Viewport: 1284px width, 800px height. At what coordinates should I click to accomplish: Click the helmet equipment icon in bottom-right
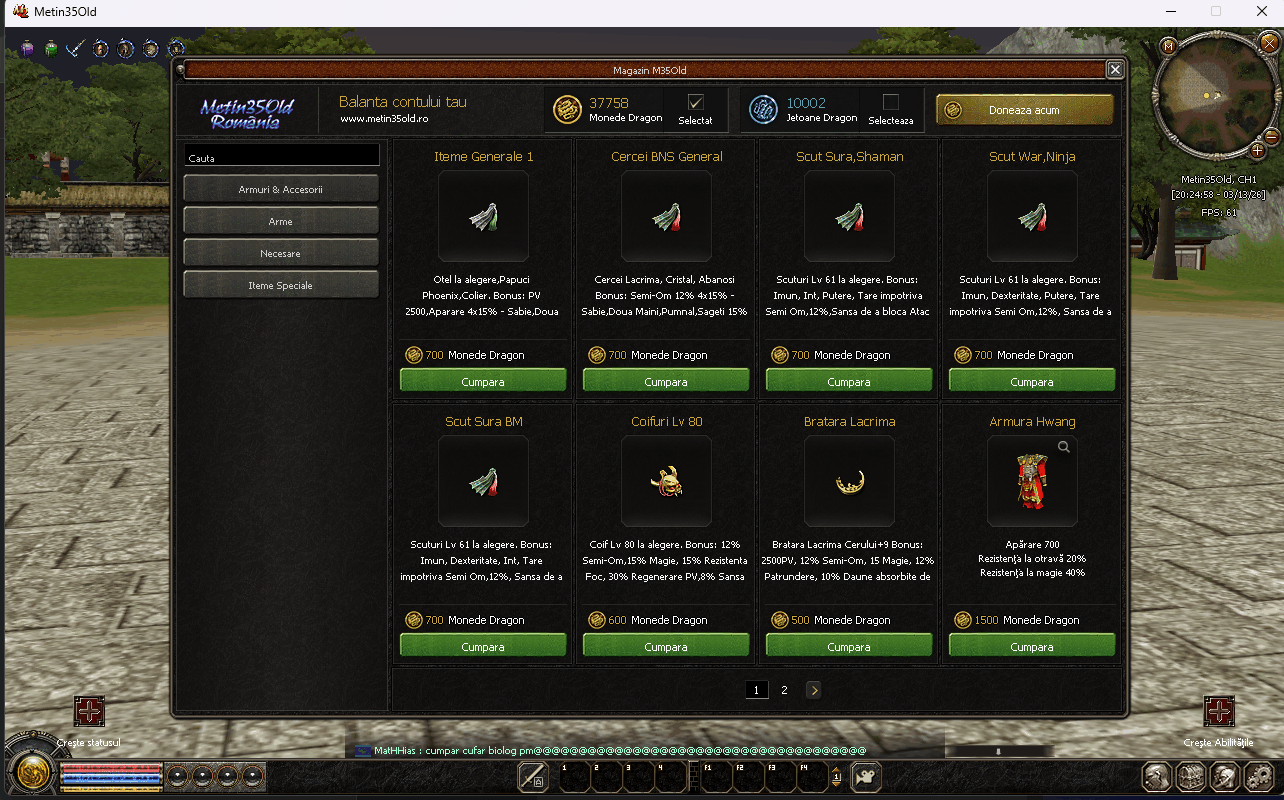pyautogui.click(x=1224, y=777)
